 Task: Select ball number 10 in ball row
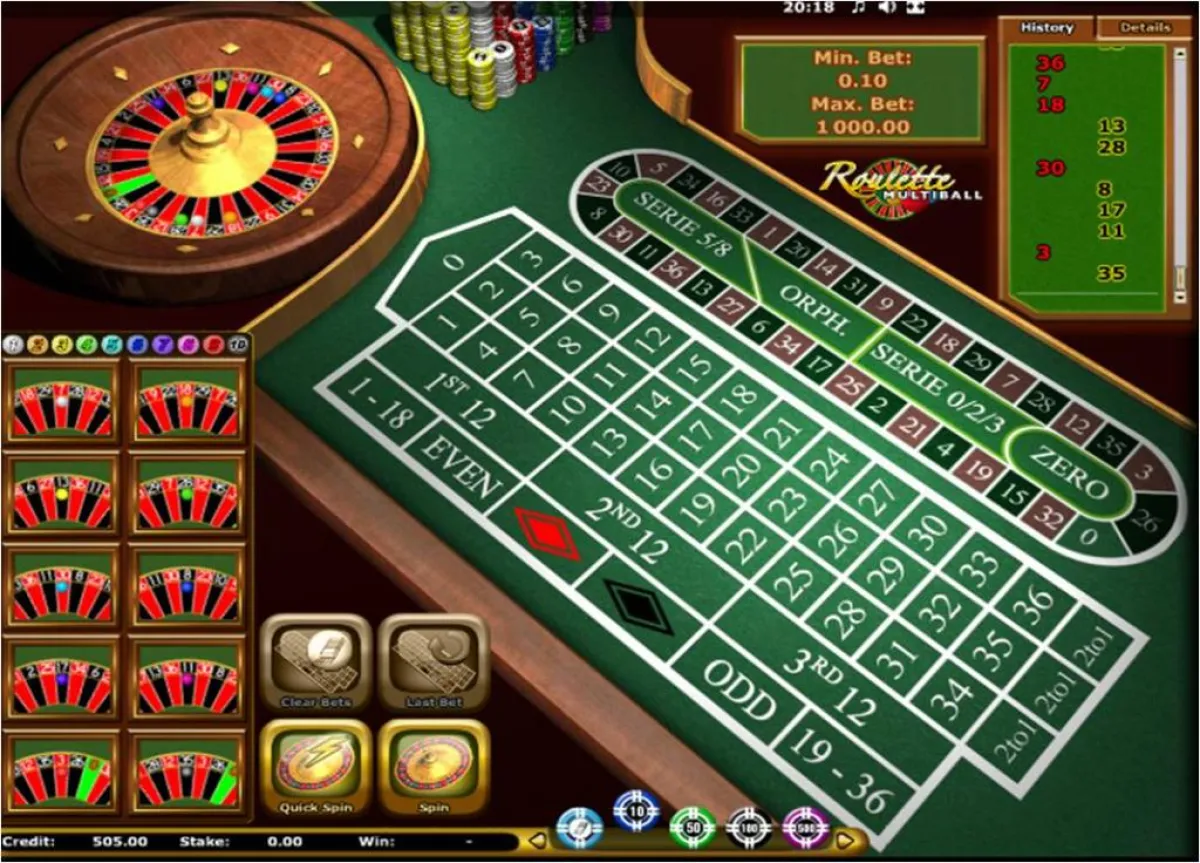point(238,345)
